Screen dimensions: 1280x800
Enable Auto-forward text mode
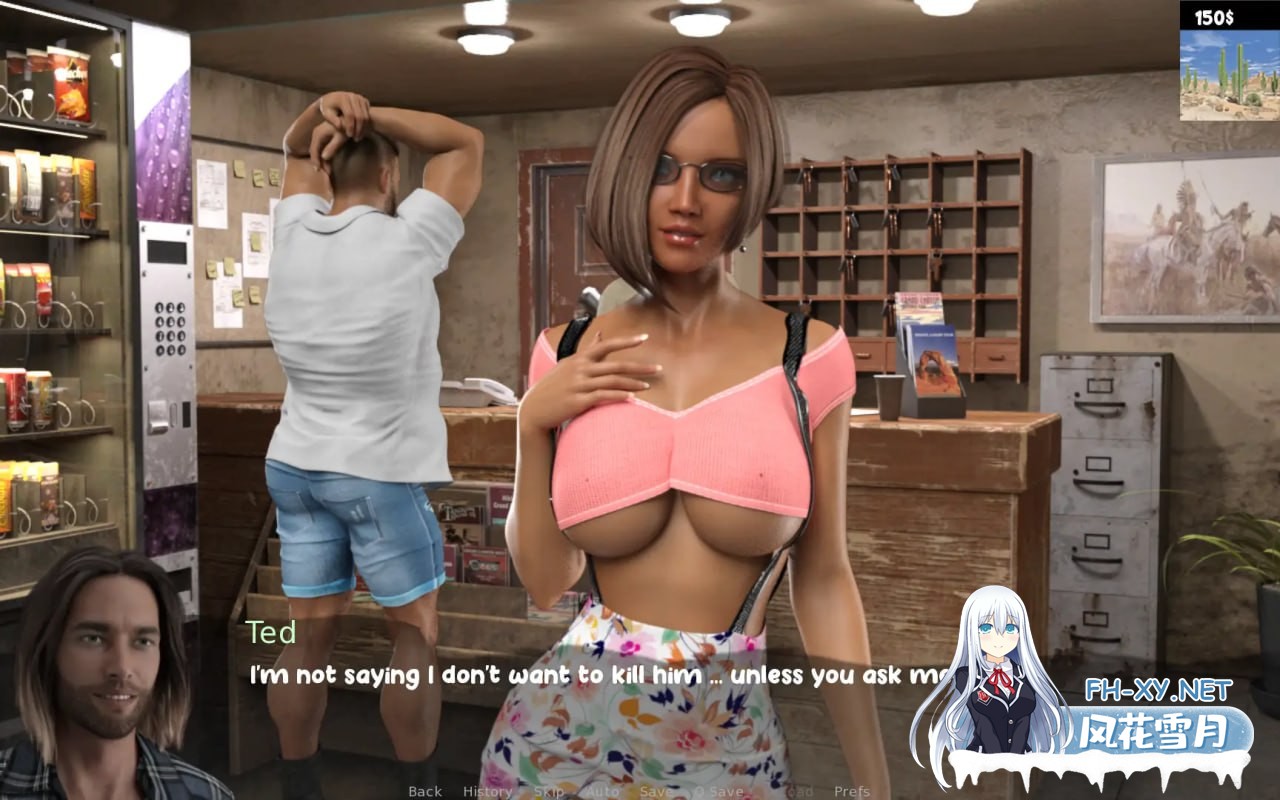tap(601, 790)
